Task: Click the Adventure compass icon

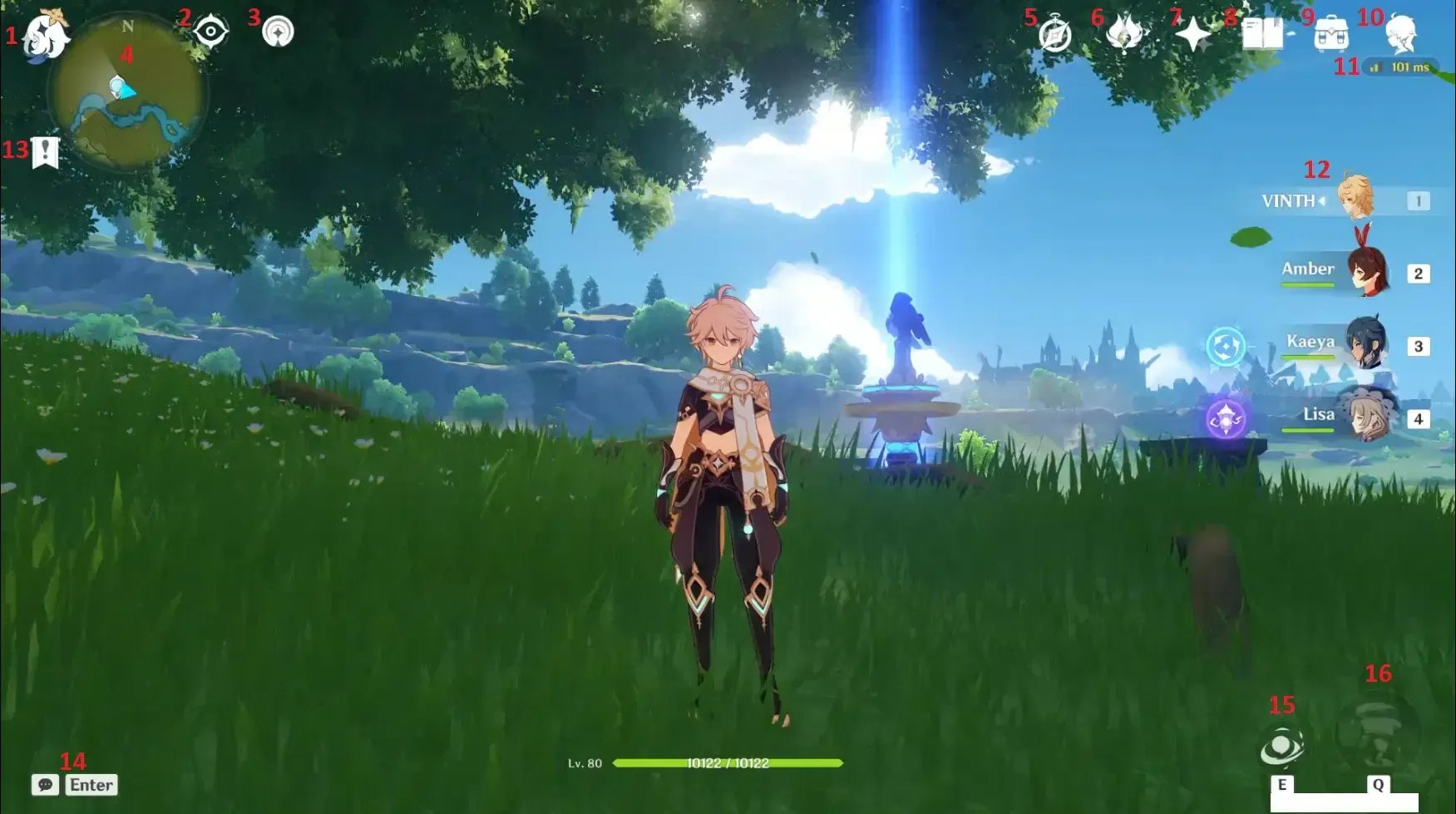Action: (1053, 33)
